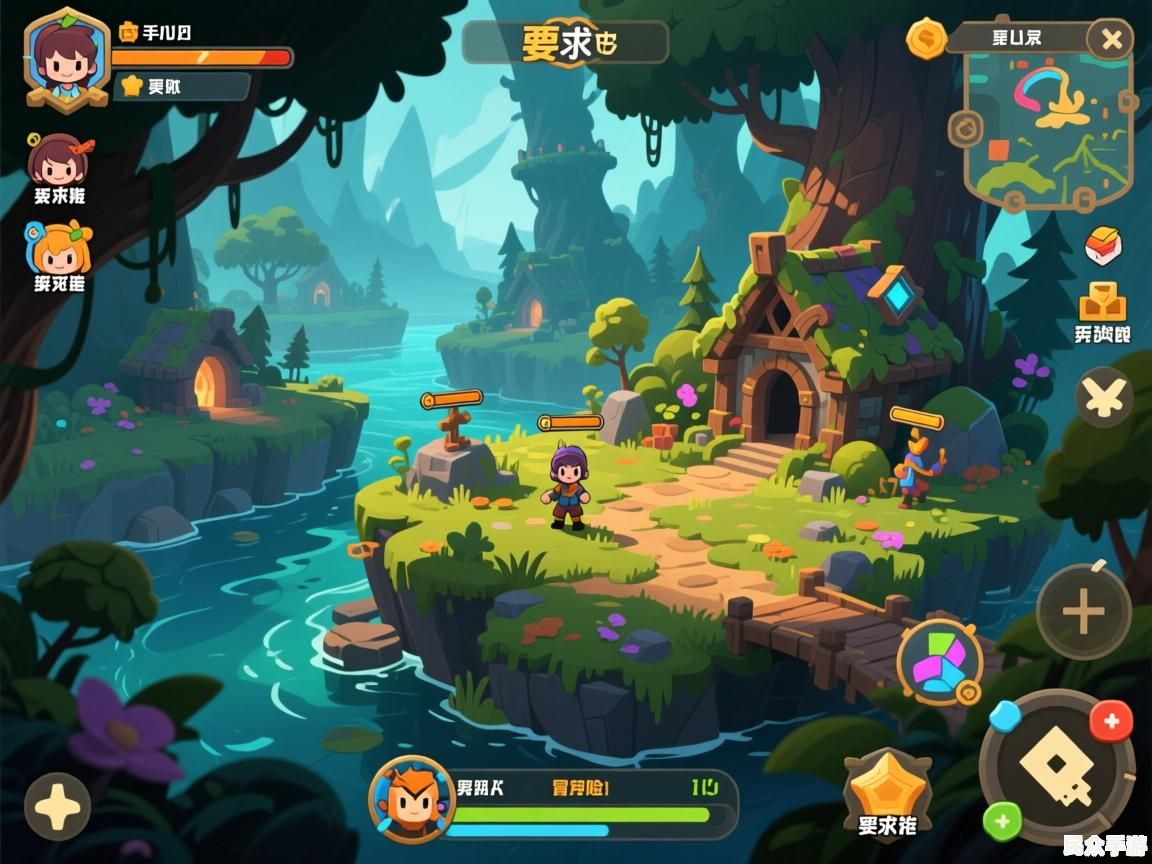Open the red and white box icon
1152x864 pixels.
coord(1103,245)
